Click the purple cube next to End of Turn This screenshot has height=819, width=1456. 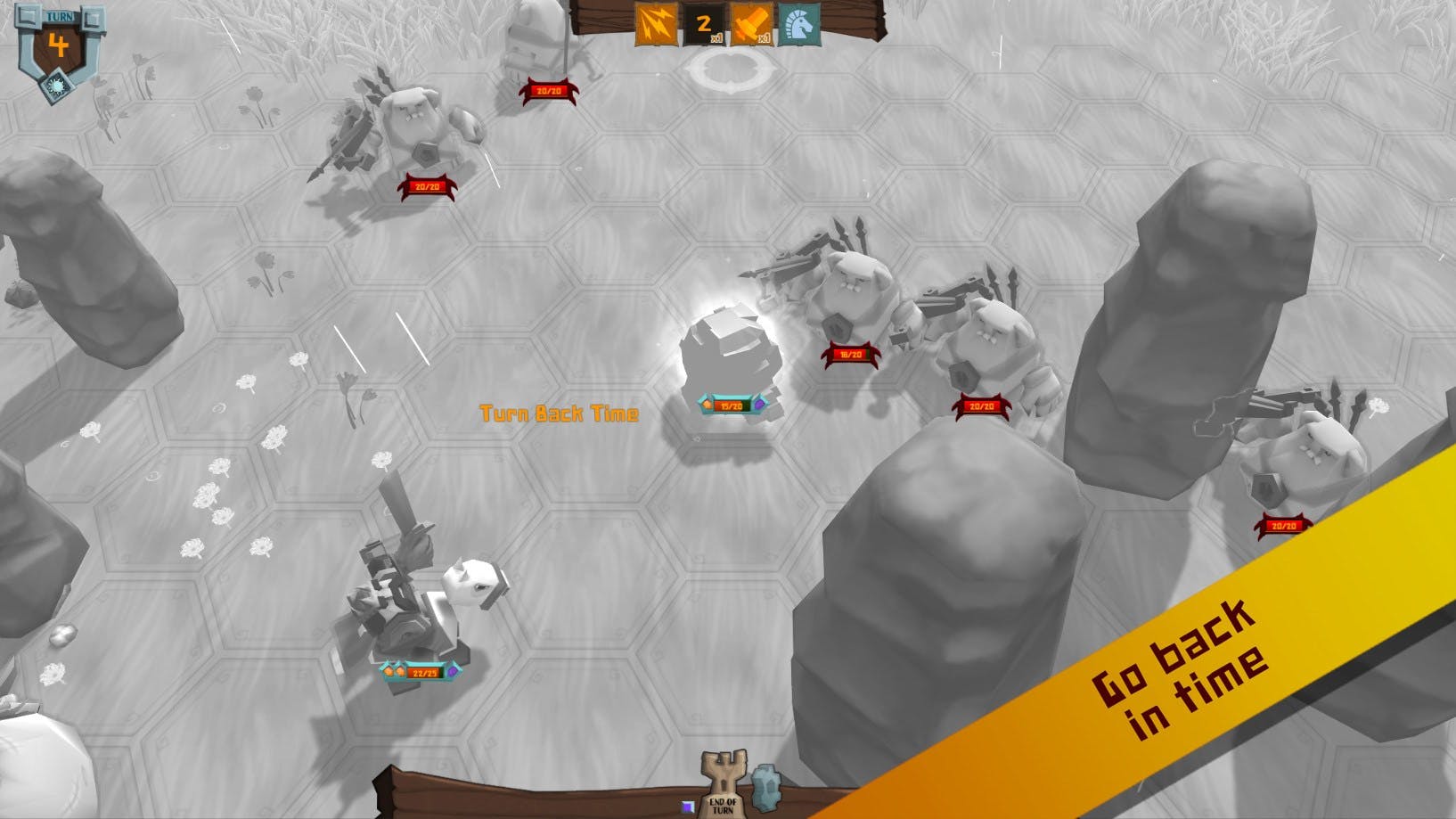(689, 805)
